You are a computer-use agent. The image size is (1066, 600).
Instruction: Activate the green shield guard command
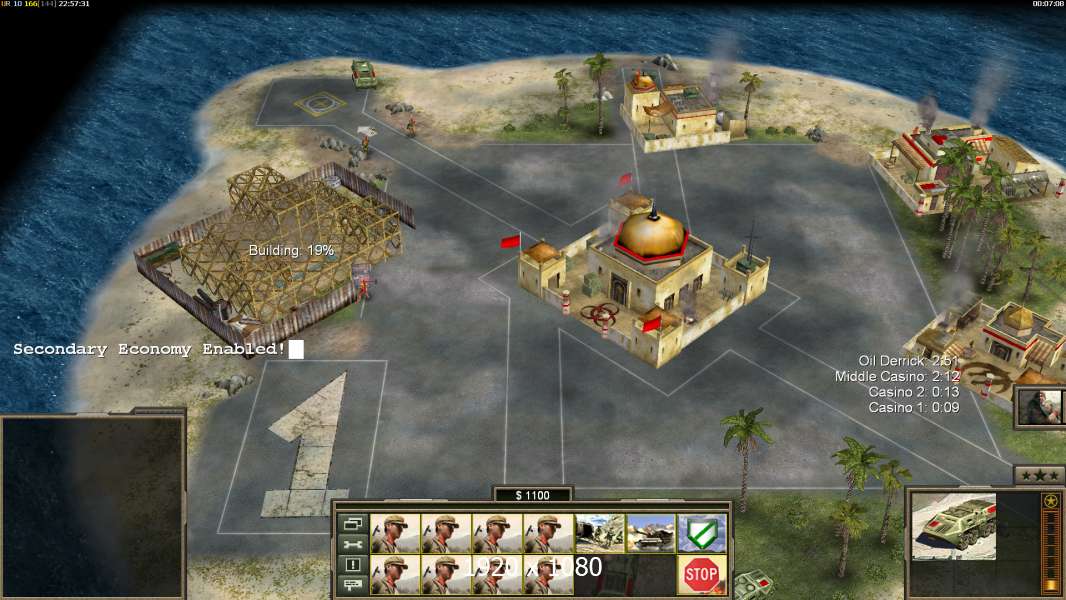(702, 533)
